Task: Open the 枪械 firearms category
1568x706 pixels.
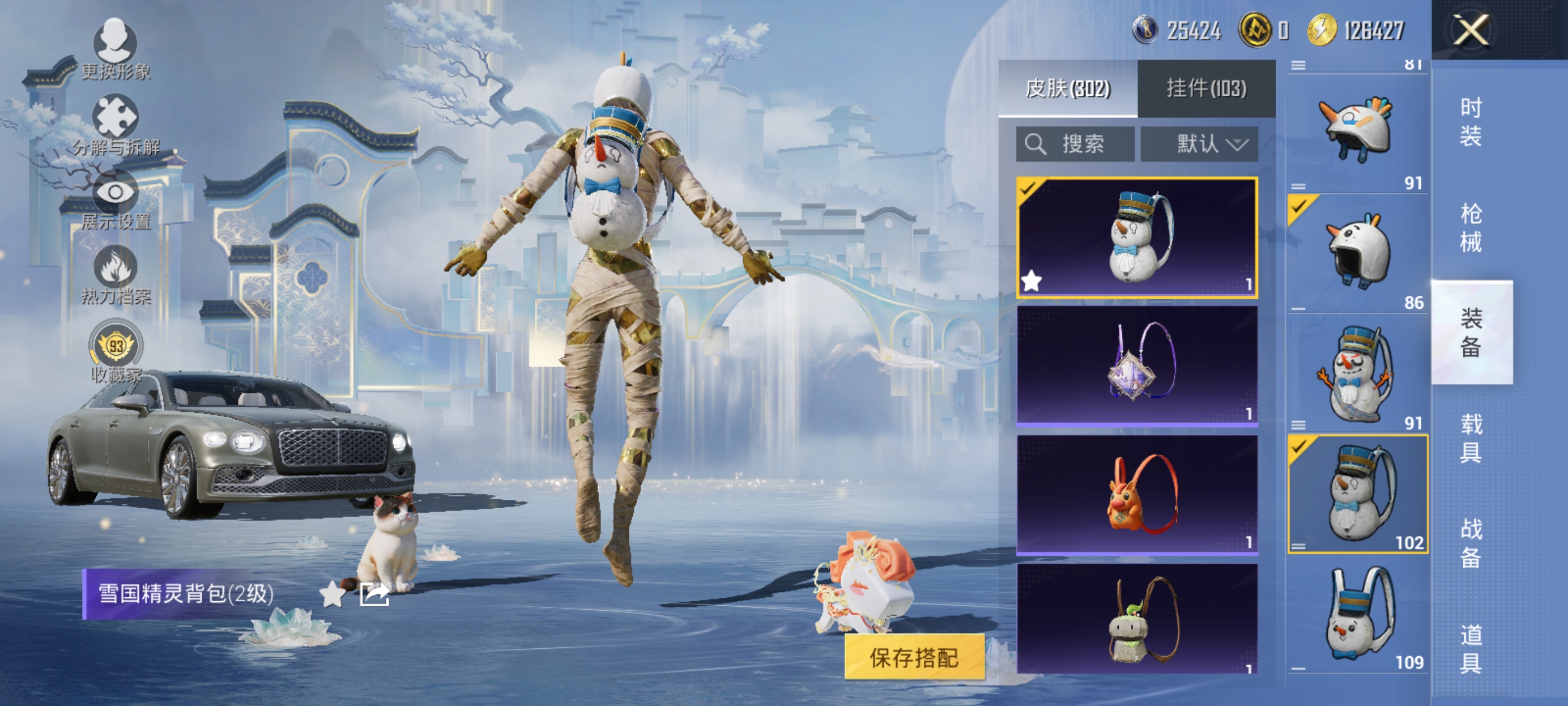Action: 1471,228
